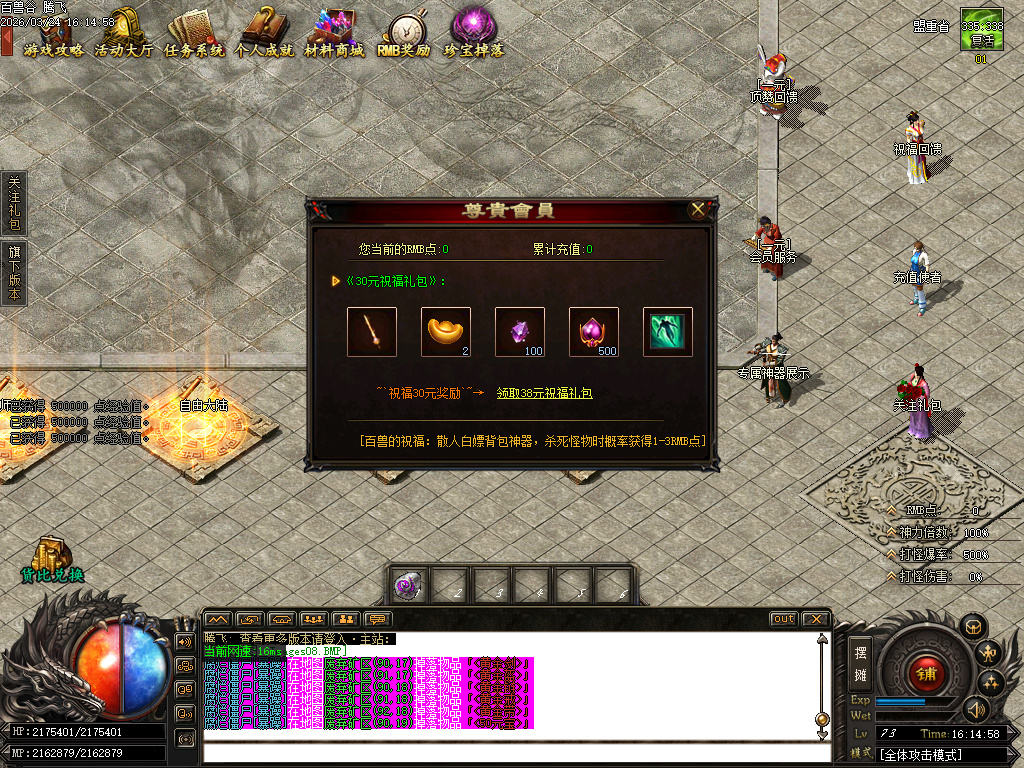Use the purple orb hotbar slot
Image resolution: width=1024 pixels, height=768 pixels.
pyautogui.click(x=408, y=587)
